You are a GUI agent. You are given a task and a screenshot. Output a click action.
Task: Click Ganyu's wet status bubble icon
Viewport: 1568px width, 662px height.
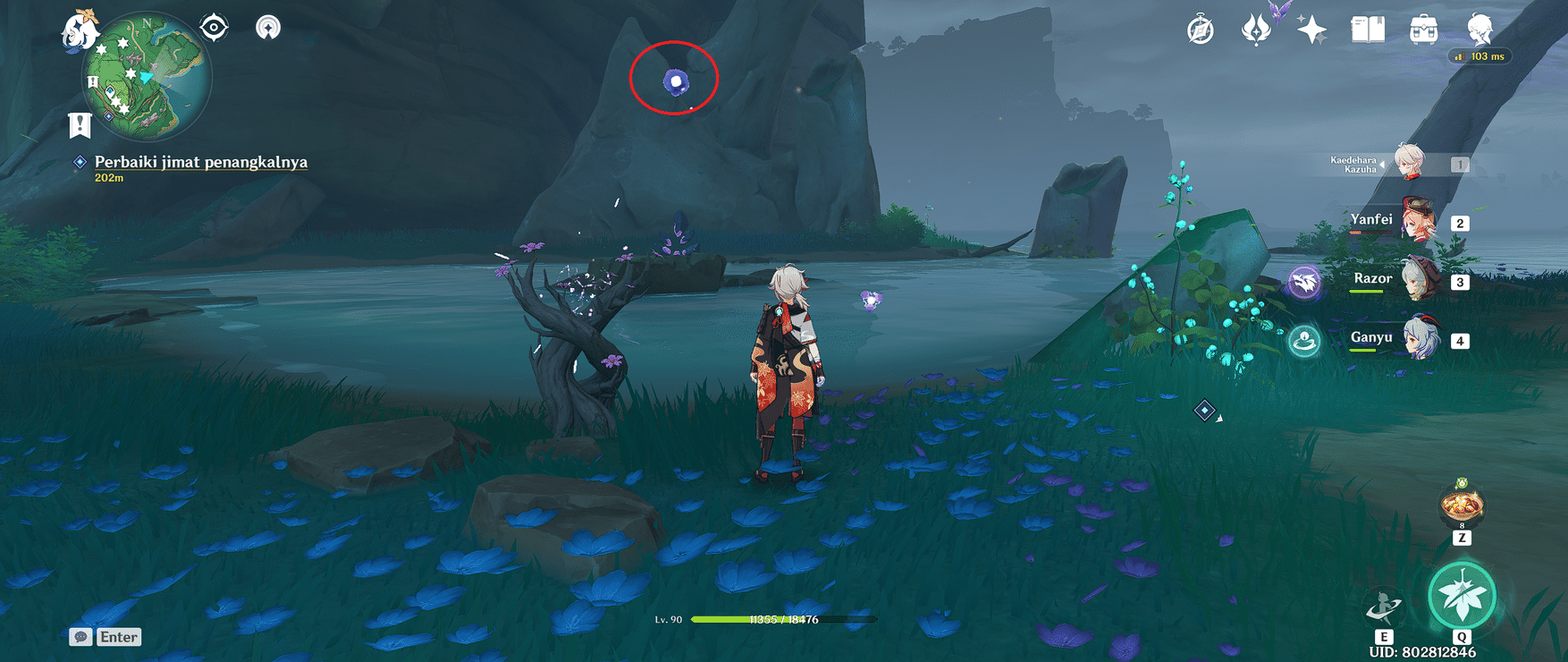point(1304,338)
